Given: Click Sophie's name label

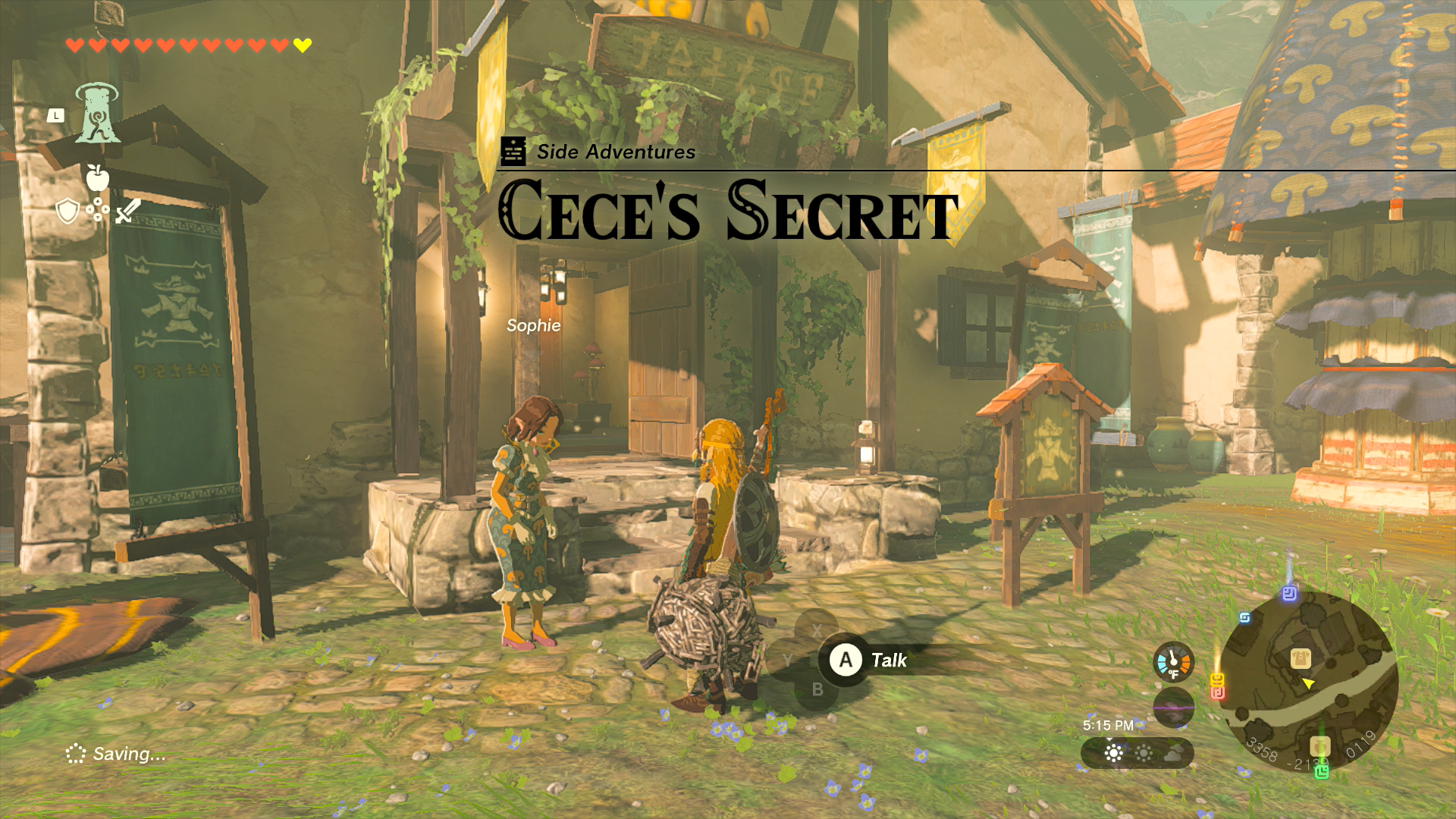Looking at the screenshot, I should (x=534, y=325).
